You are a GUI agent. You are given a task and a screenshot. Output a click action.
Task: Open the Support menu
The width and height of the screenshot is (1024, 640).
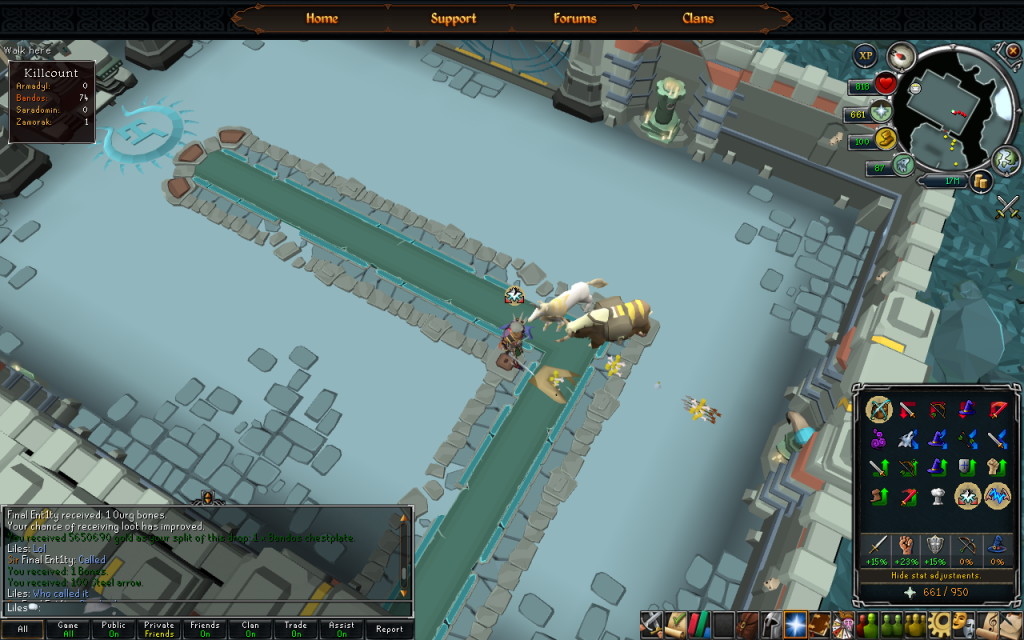[x=453, y=18]
